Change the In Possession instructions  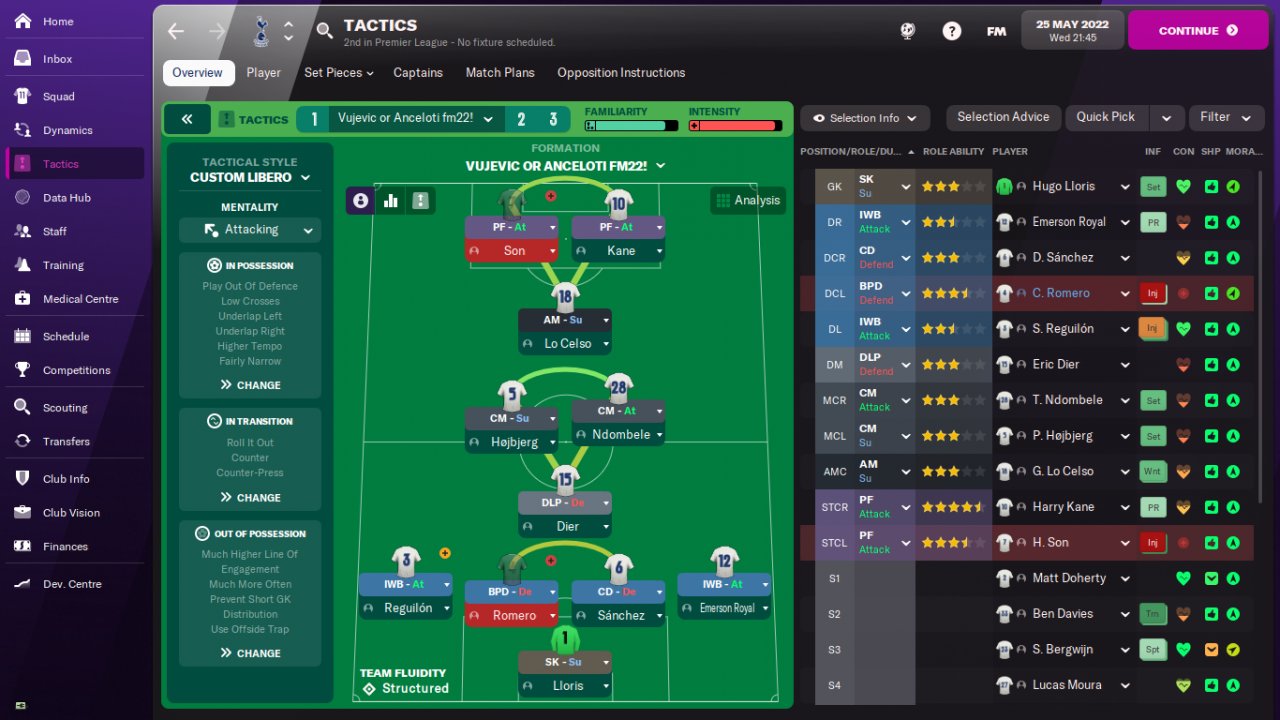coord(250,385)
